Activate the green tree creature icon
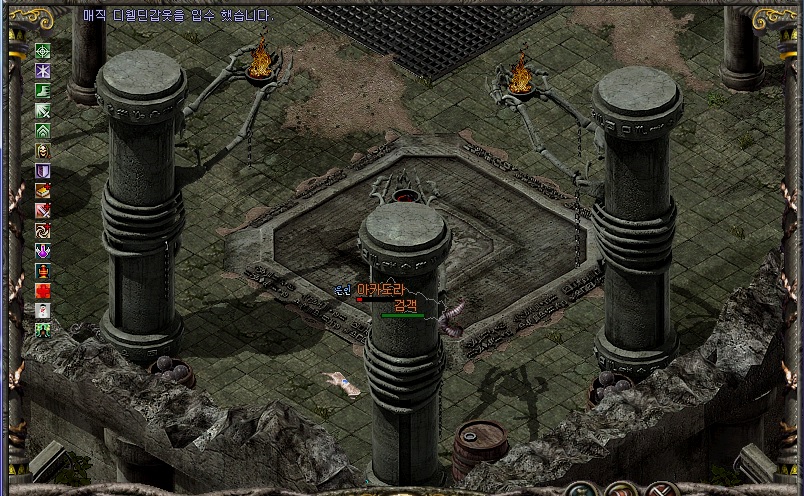This screenshot has height=496, width=804. tap(43, 329)
